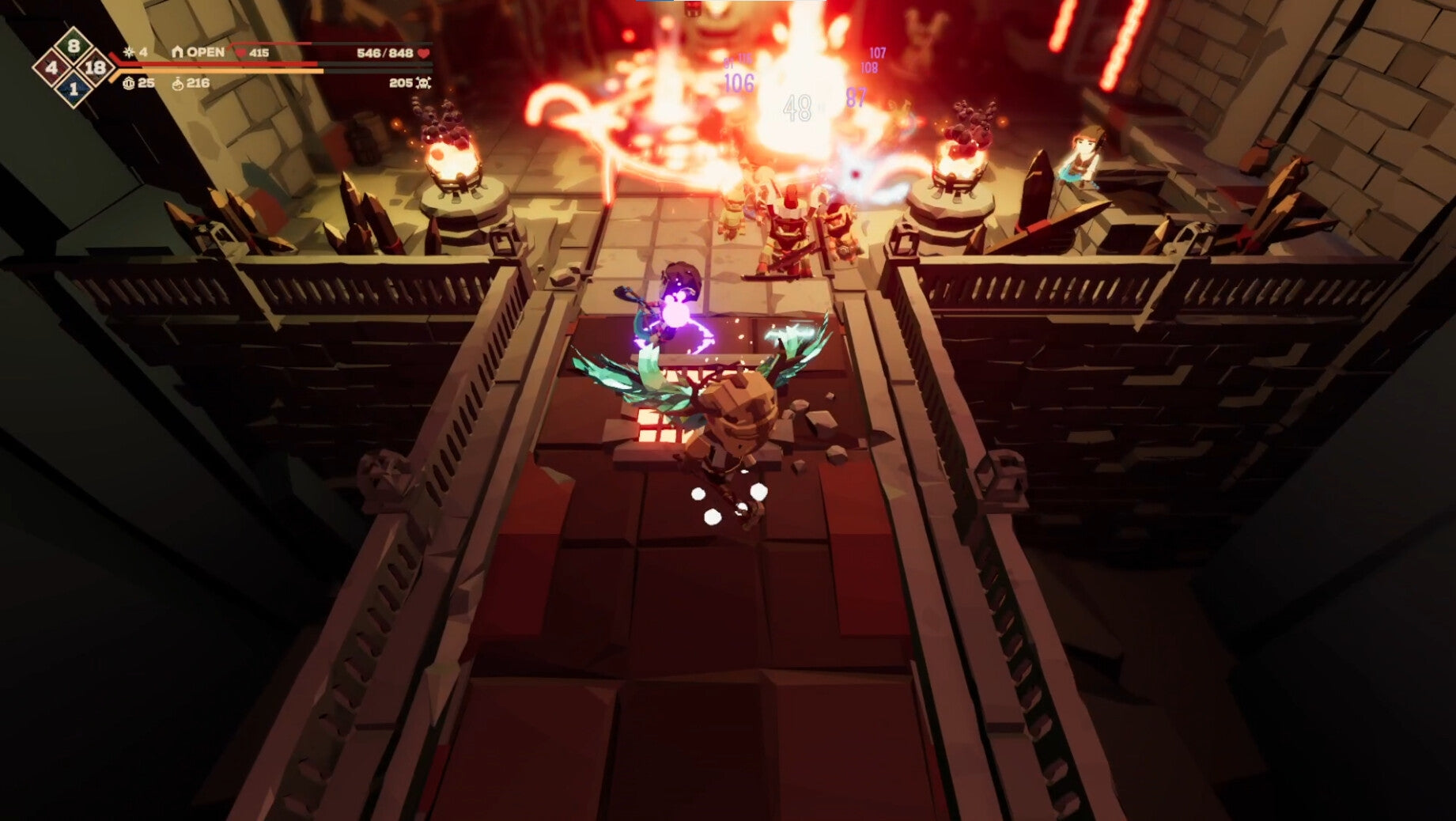Click the 546/848 health text
The width and height of the screenshot is (1456, 821).
(x=385, y=53)
